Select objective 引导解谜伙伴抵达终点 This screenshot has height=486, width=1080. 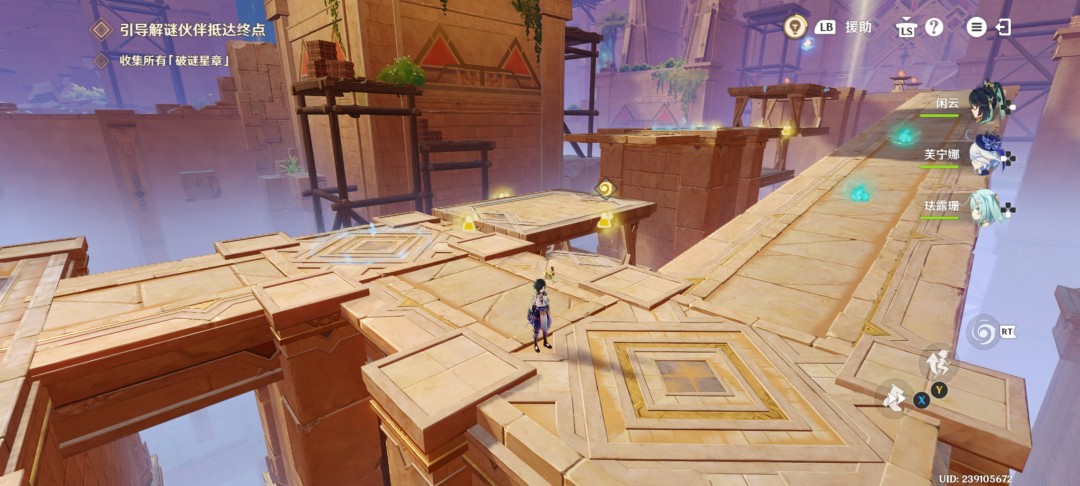(193, 30)
